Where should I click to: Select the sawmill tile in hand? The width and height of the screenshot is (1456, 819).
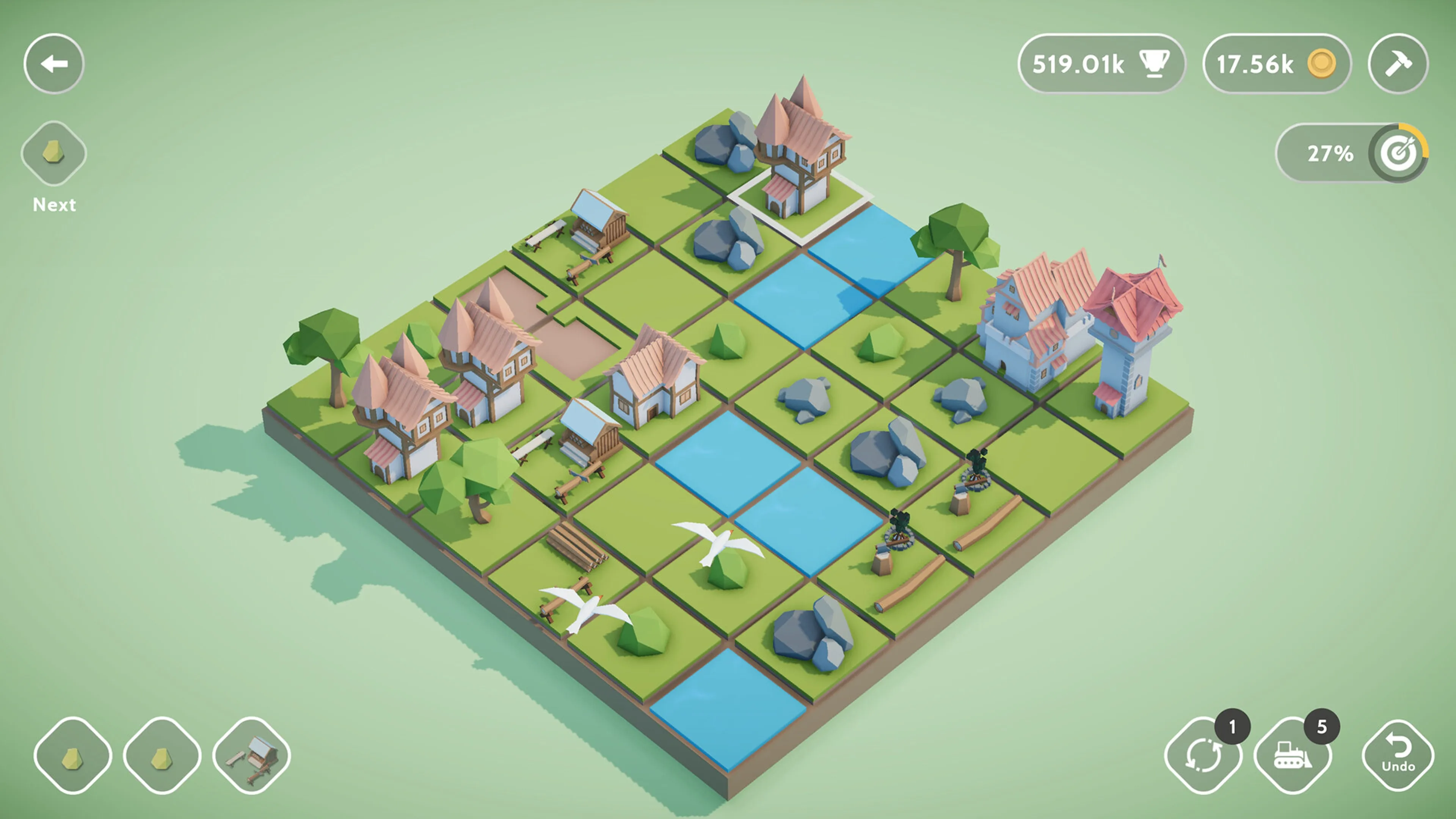(253, 756)
